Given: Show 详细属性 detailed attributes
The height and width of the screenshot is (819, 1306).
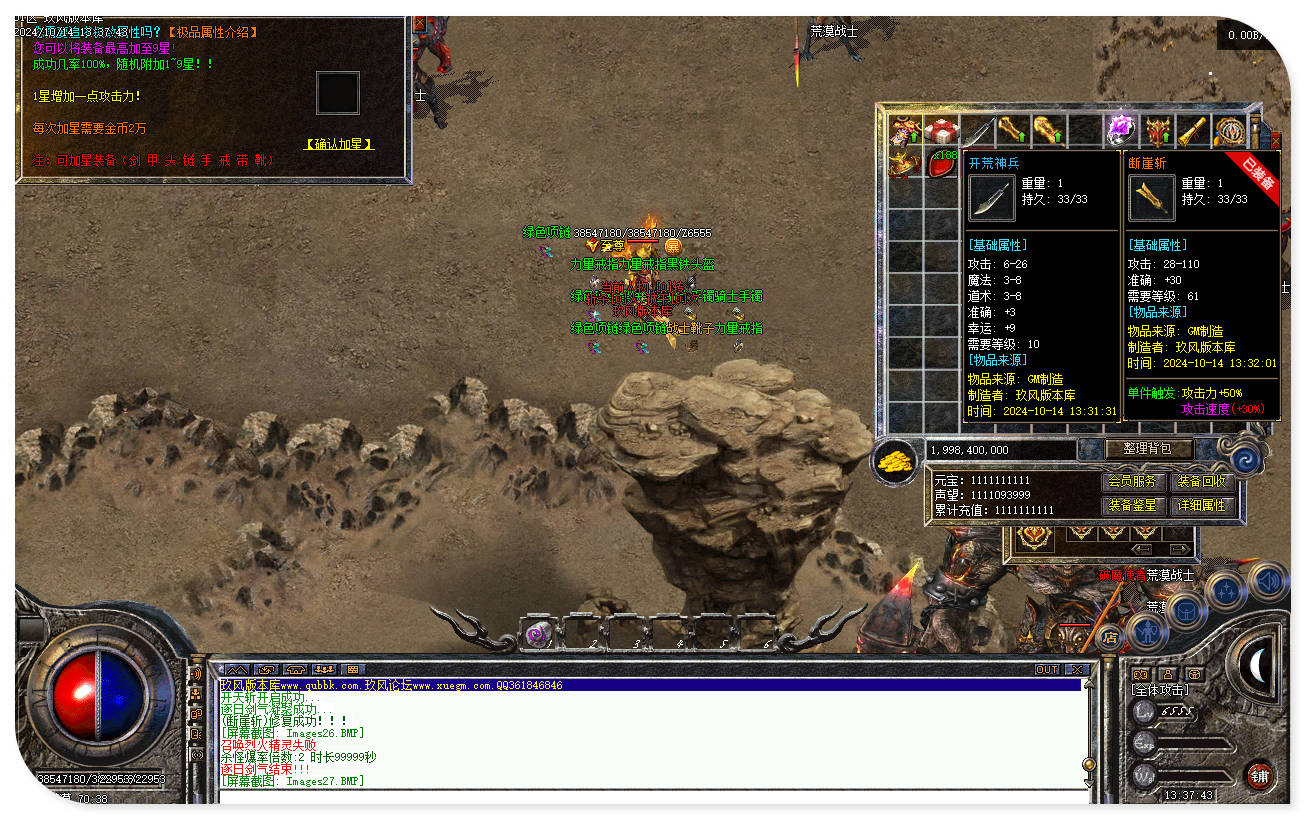Looking at the screenshot, I should pyautogui.click(x=1202, y=506).
